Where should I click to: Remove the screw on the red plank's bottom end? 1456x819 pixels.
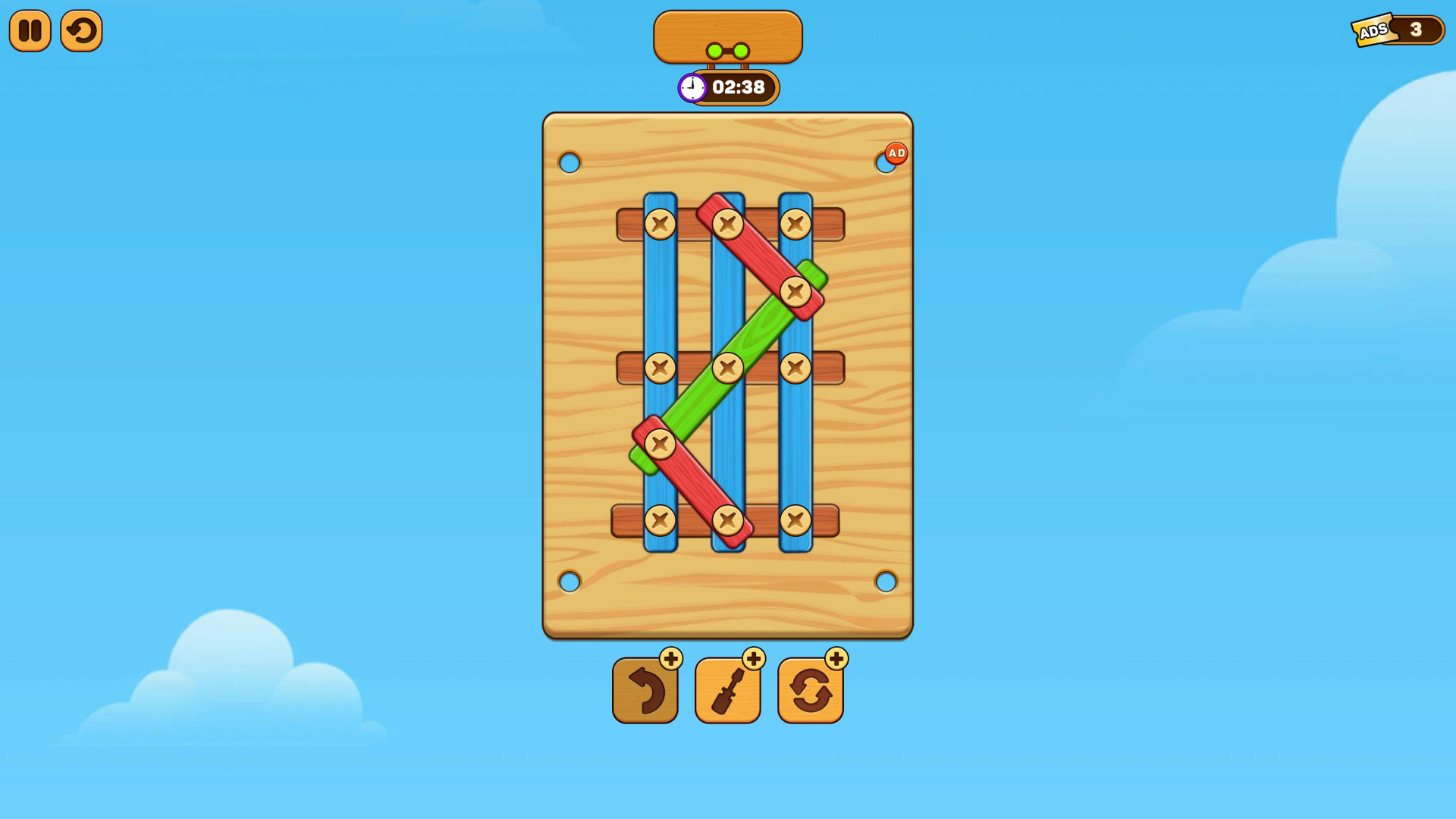[x=726, y=519]
